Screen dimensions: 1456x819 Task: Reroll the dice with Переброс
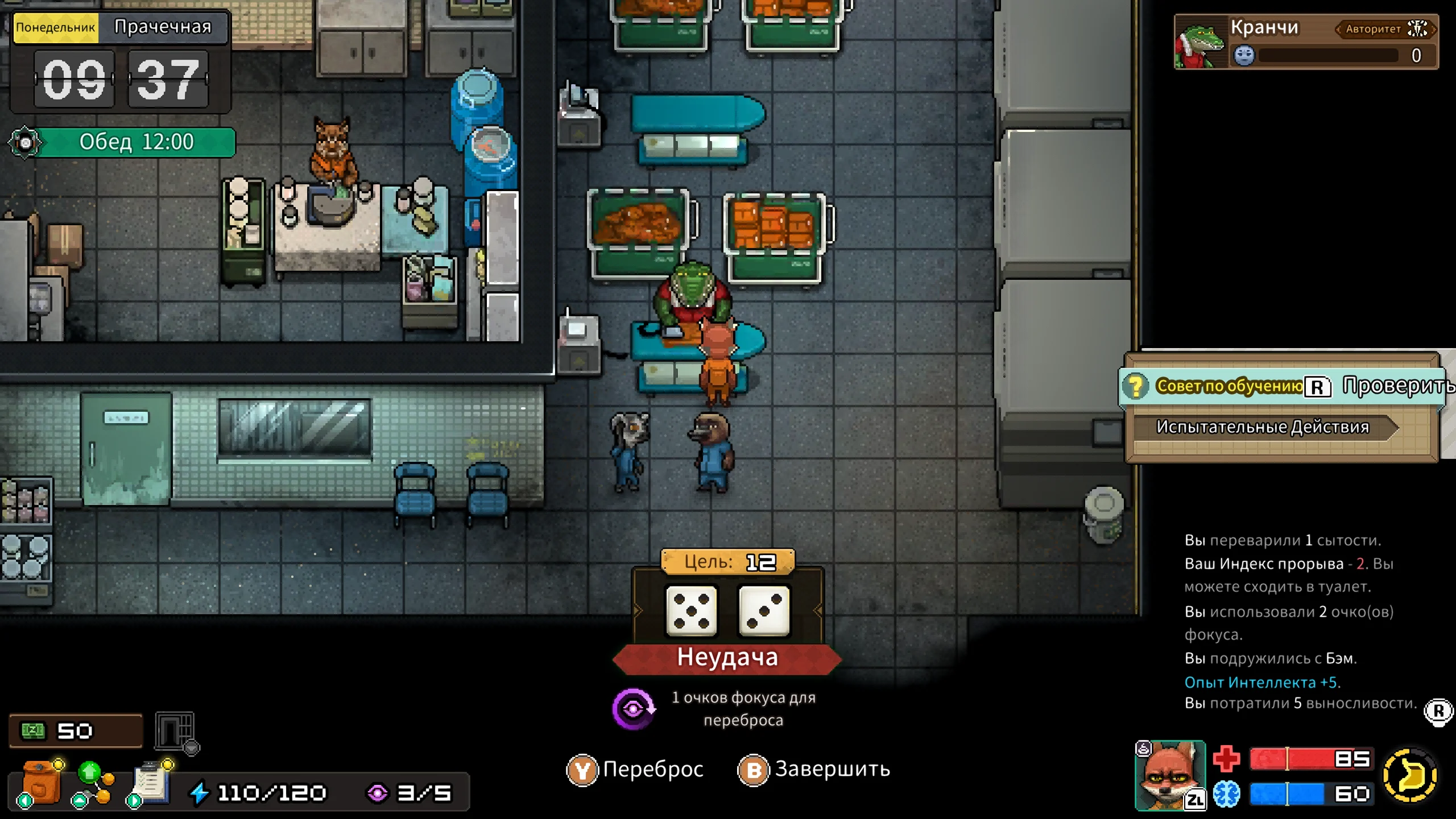[635, 770]
